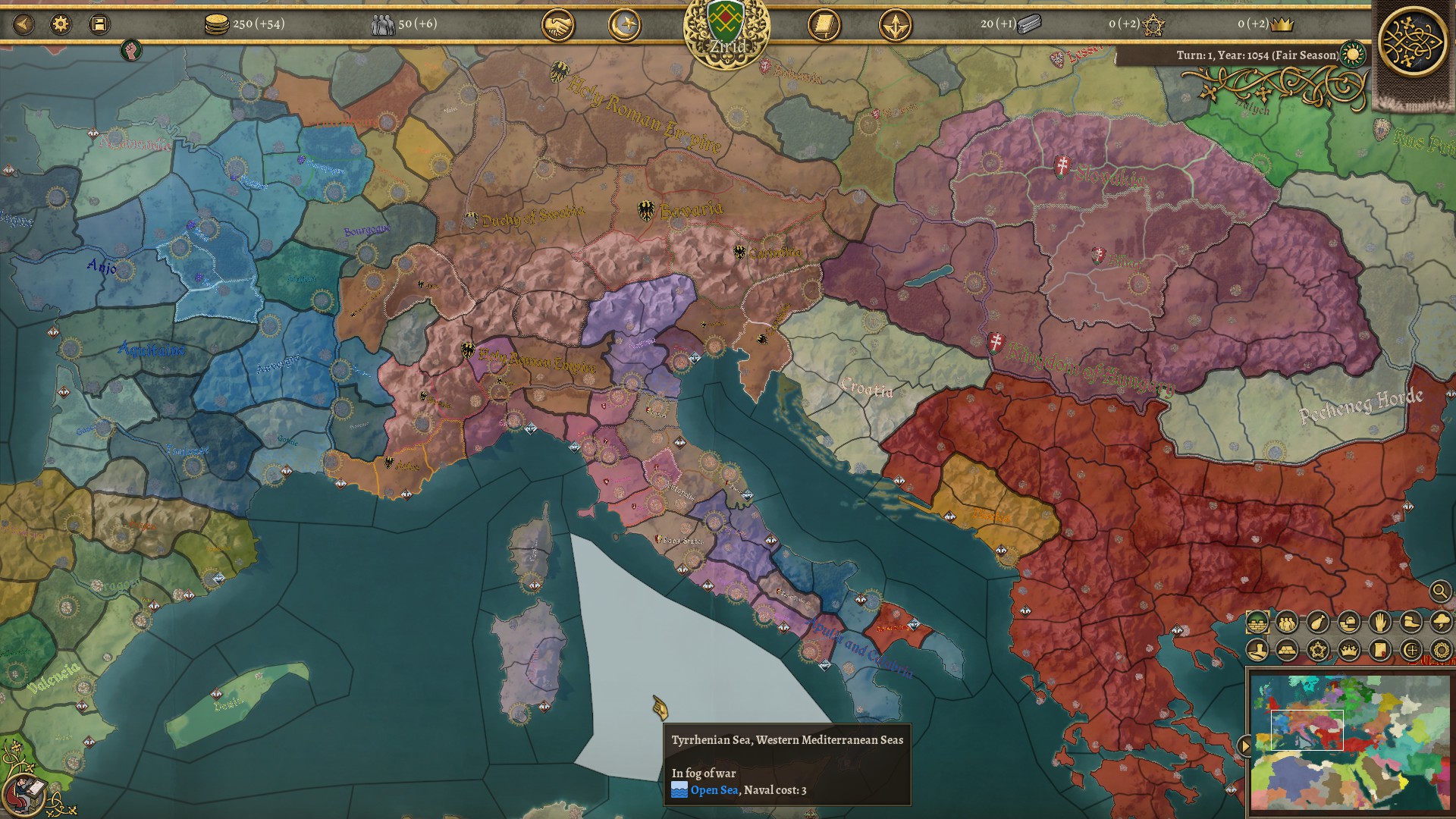The height and width of the screenshot is (819, 1456).
Task: Select the crown map mode
Action: point(1348,650)
